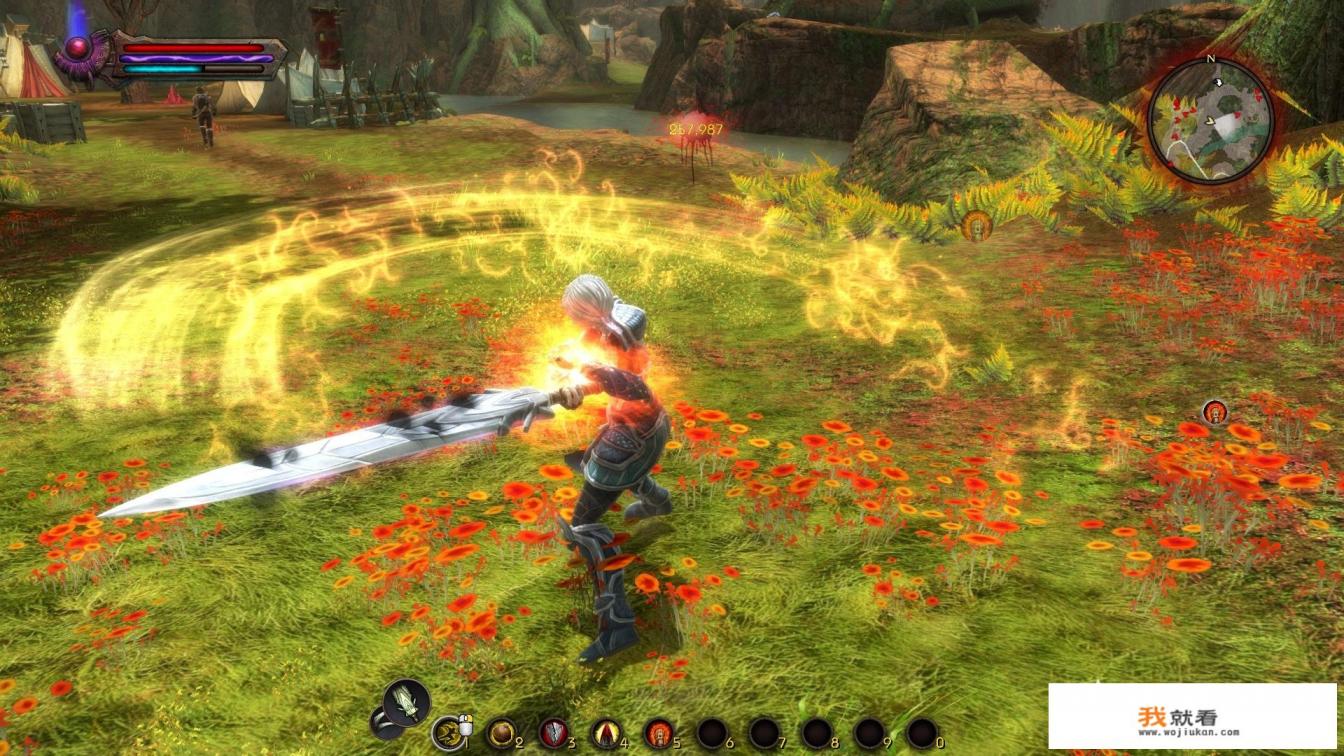This screenshot has height=756, width=1344.
Task: Trigger the red blade ability in slot 3
Action: 553,732
